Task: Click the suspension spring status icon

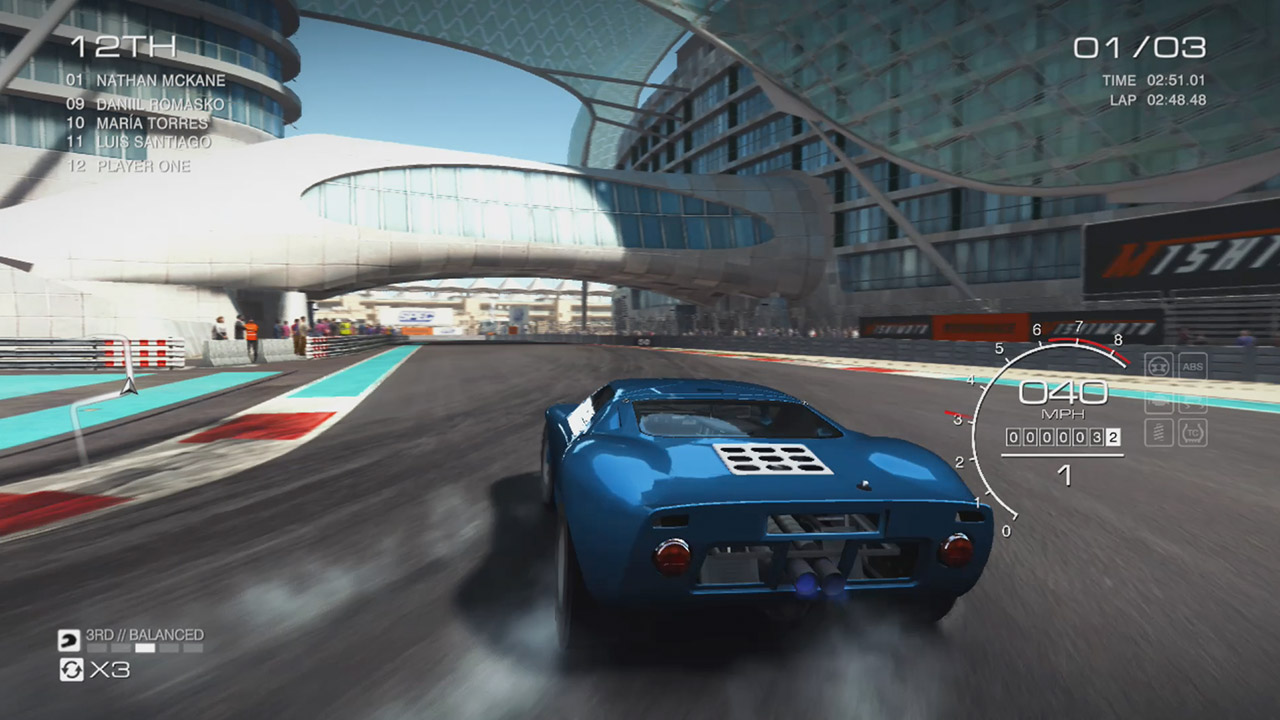Action: coord(1159,432)
